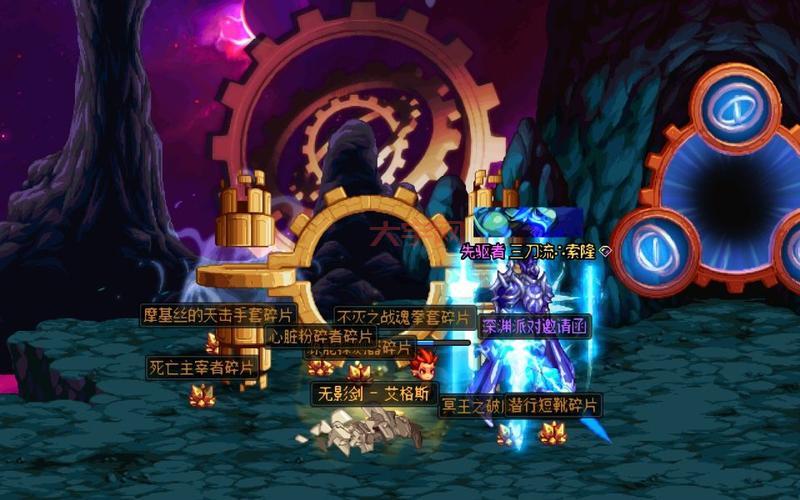Image resolution: width=800 pixels, height=500 pixels.
Task: Pick the 潜行短靴碎片 drop label
Action: (555, 404)
